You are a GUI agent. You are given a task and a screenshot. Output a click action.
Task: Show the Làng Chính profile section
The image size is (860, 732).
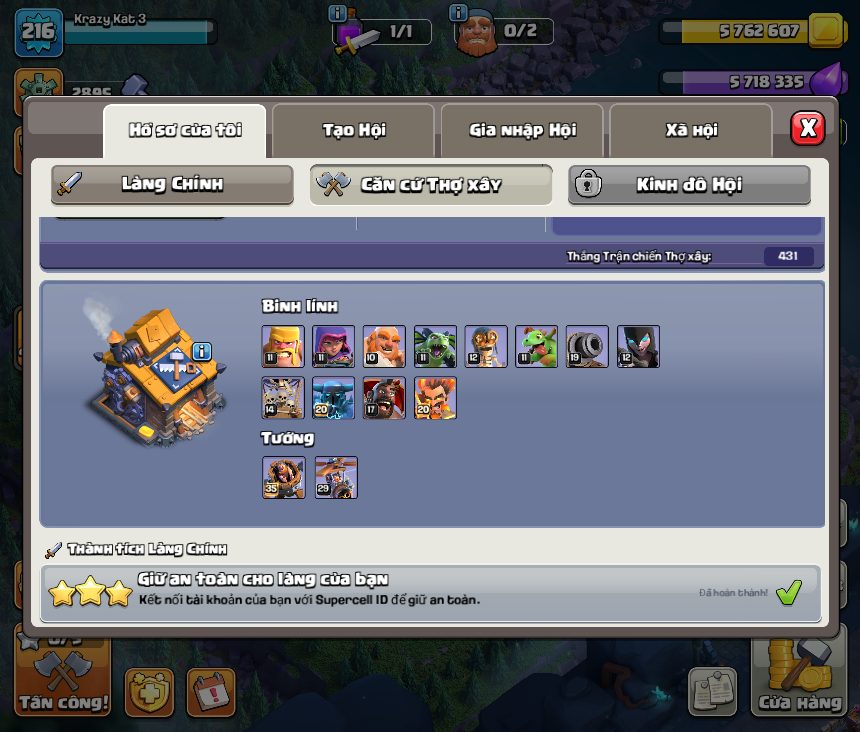click(172, 185)
